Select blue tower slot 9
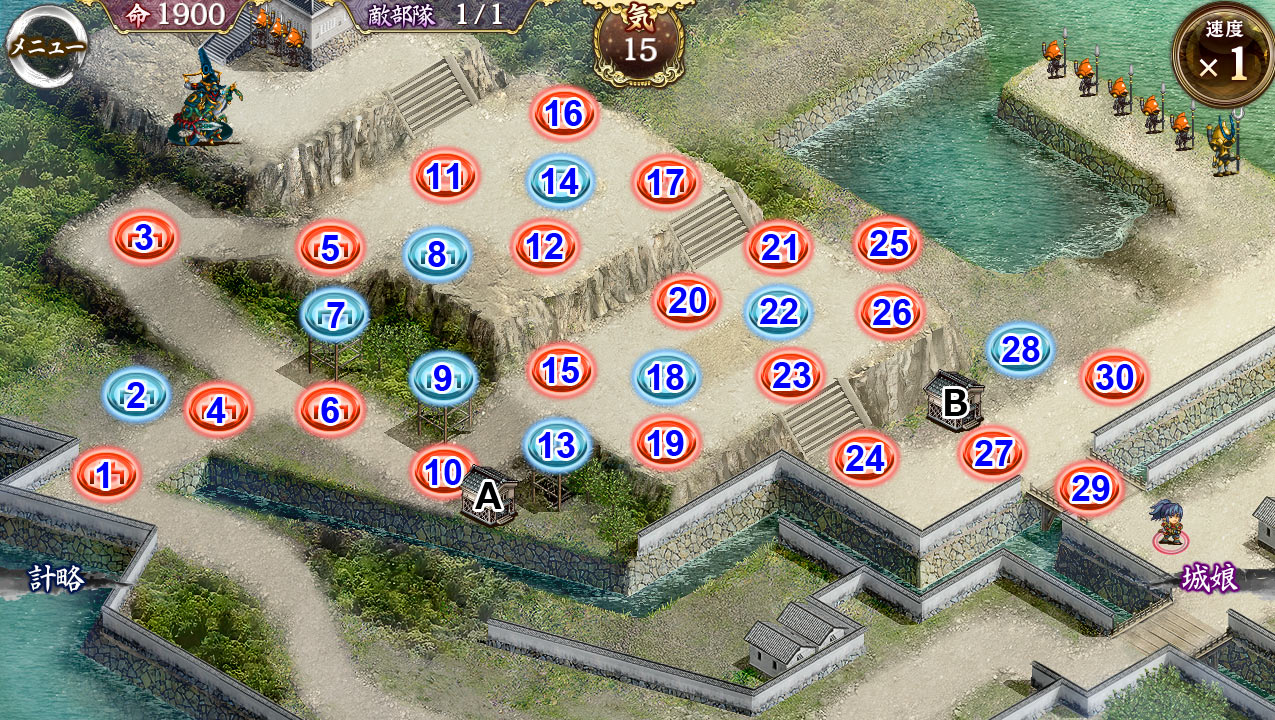This screenshot has width=1275, height=720. coord(443,378)
